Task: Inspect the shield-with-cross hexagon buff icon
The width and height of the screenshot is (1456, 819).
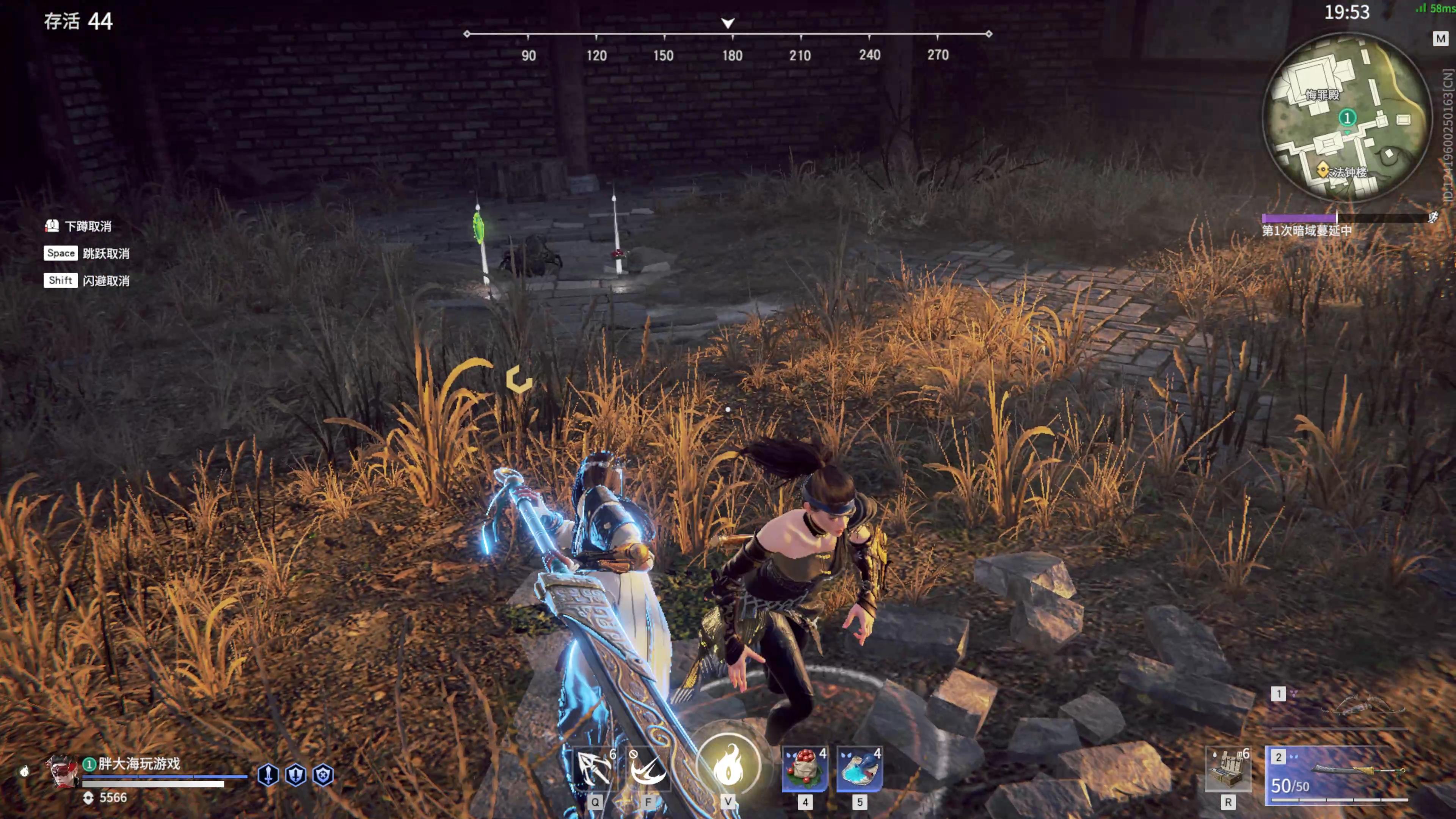Action: pos(323,775)
